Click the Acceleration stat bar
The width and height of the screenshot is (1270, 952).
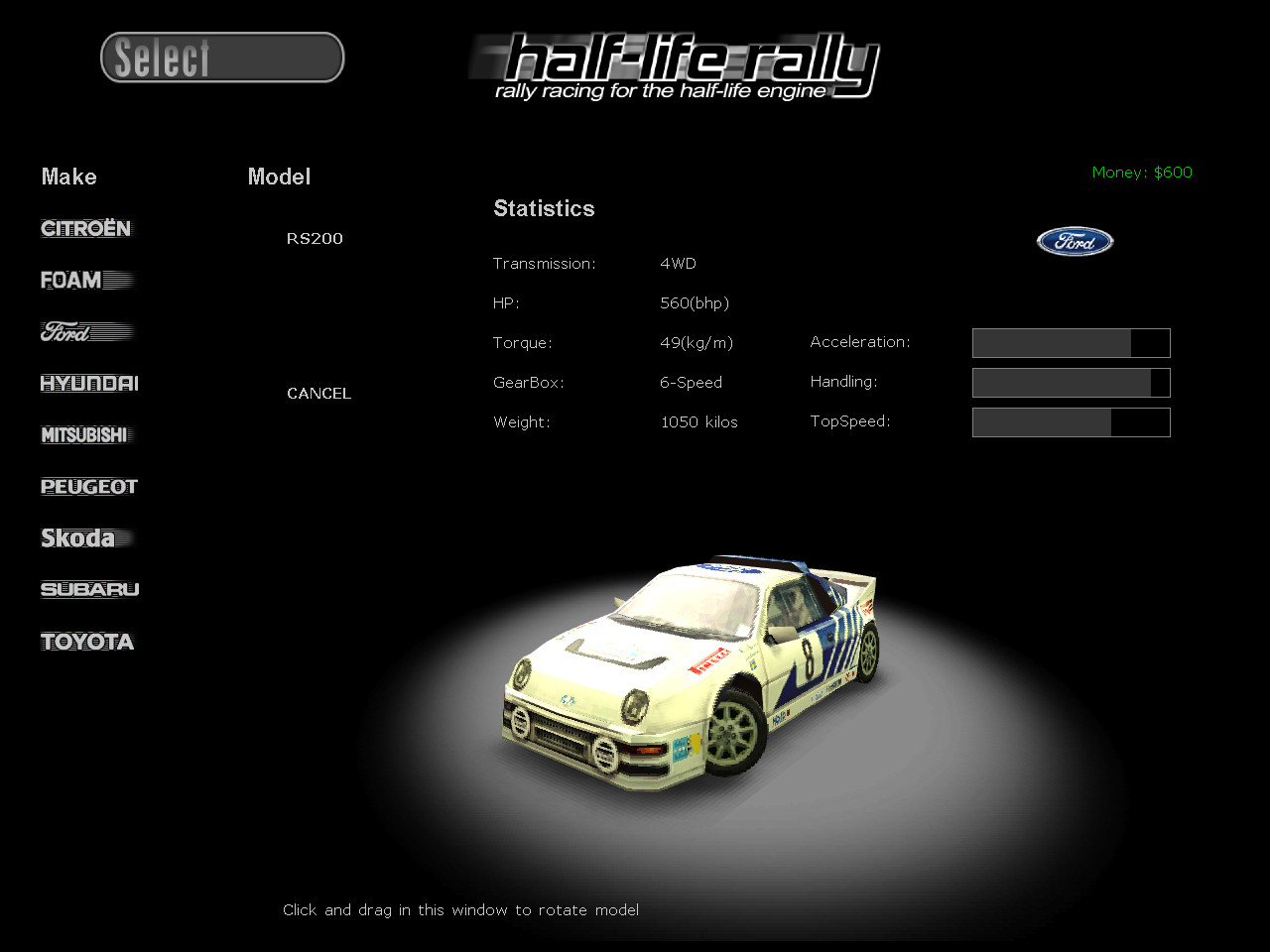(x=1071, y=343)
